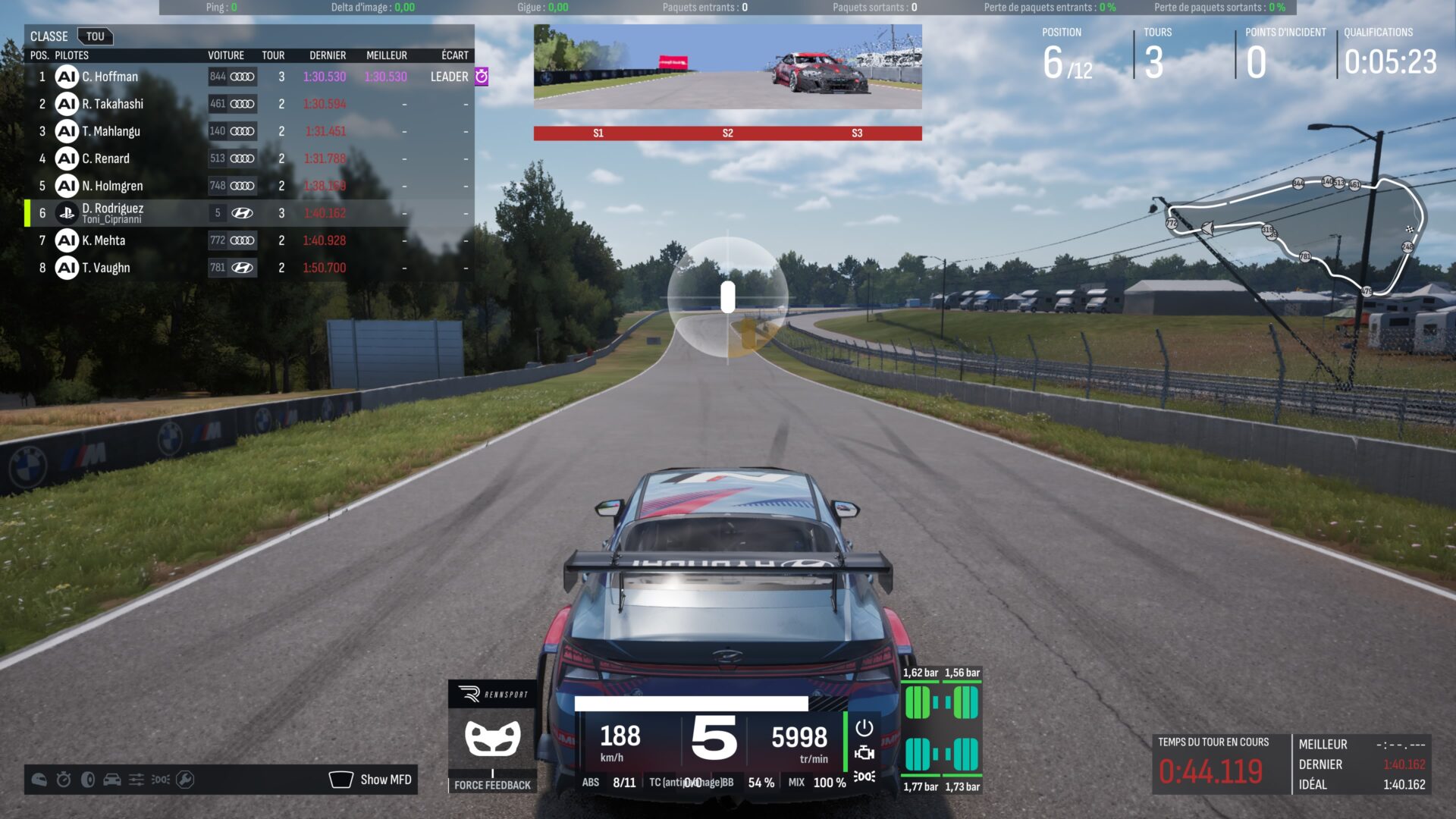Image resolution: width=1456 pixels, height=819 pixels.
Task: Open the rival car camera preview
Action: click(727, 67)
